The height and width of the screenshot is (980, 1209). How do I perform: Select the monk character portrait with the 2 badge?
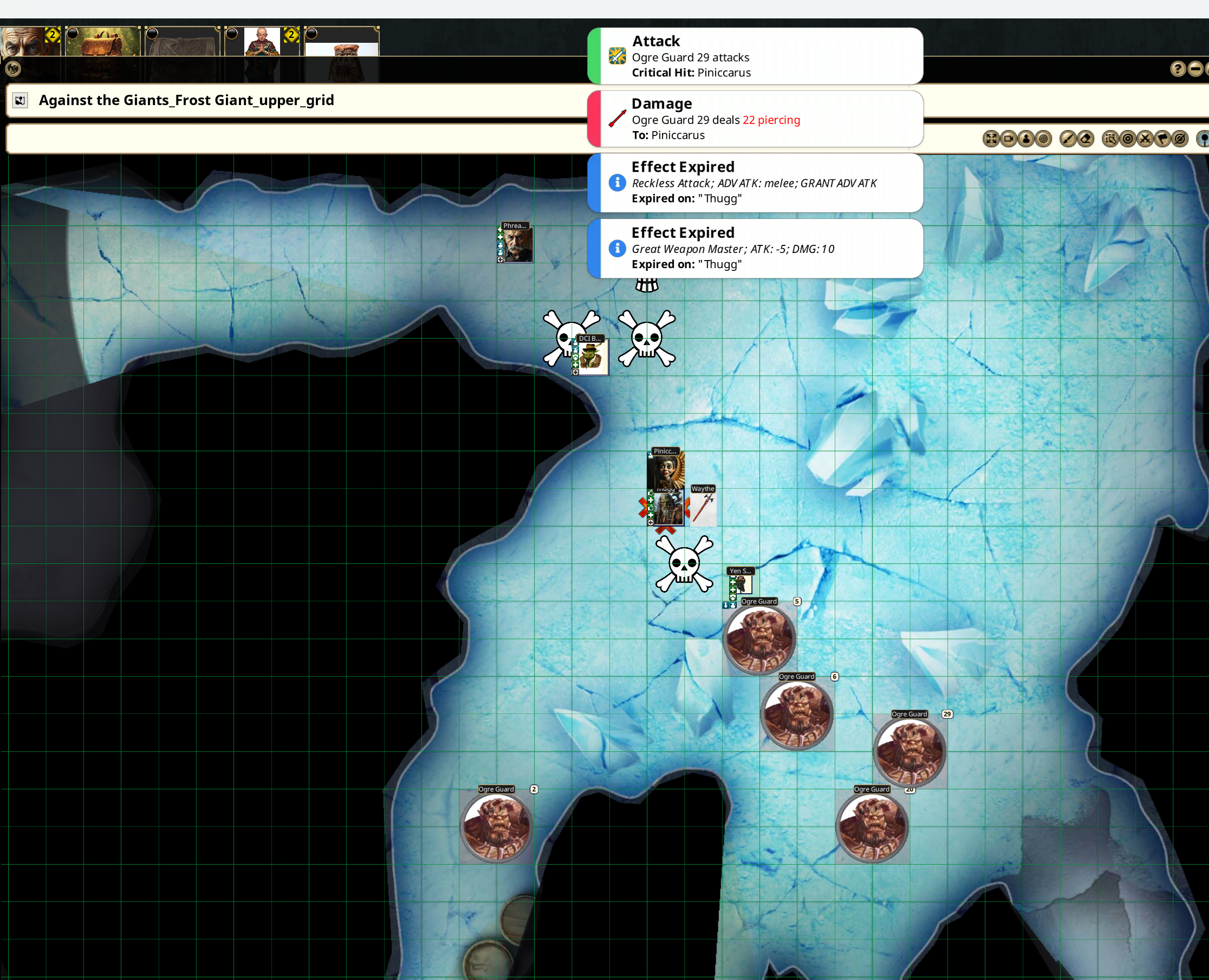pos(263,42)
